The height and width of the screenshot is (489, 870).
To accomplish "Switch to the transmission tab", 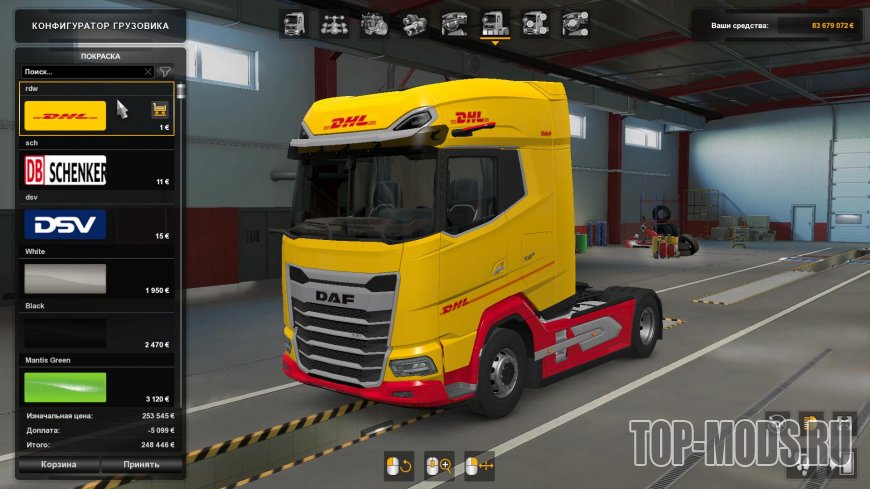I will click(414, 23).
